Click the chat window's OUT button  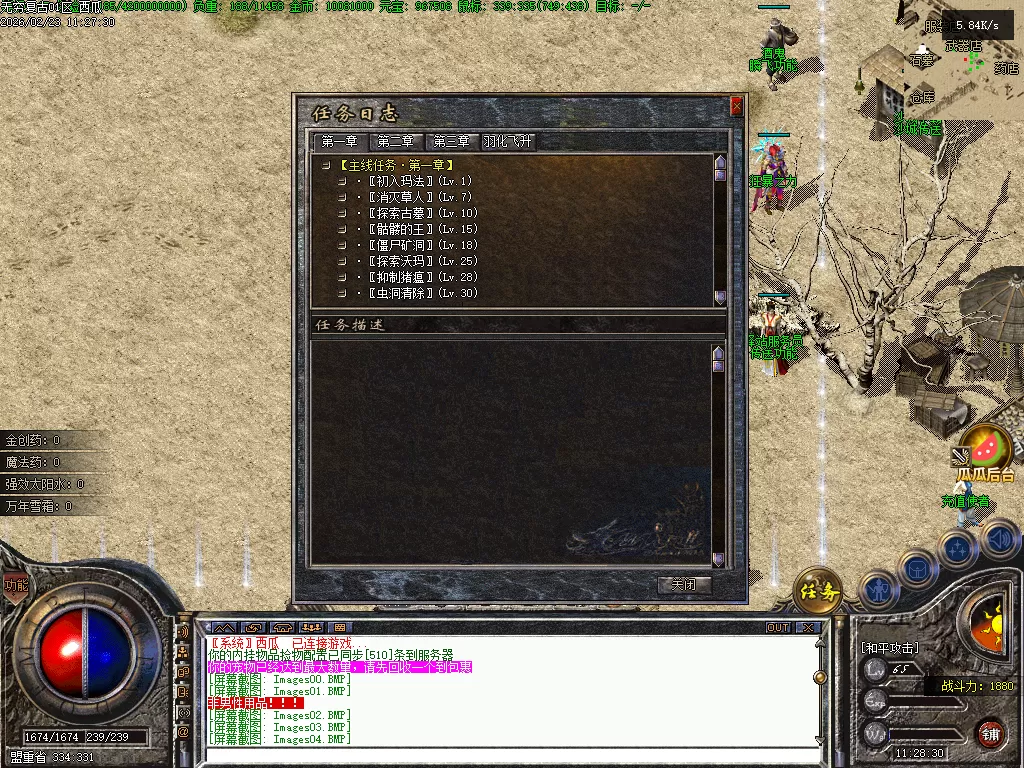click(x=778, y=628)
